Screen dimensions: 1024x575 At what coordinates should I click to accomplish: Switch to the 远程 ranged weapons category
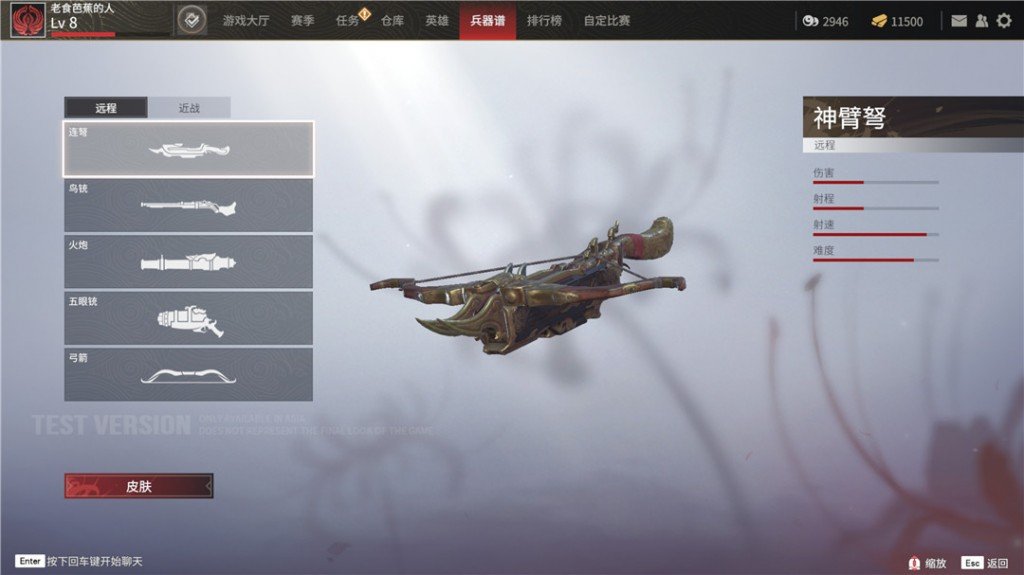[x=106, y=108]
